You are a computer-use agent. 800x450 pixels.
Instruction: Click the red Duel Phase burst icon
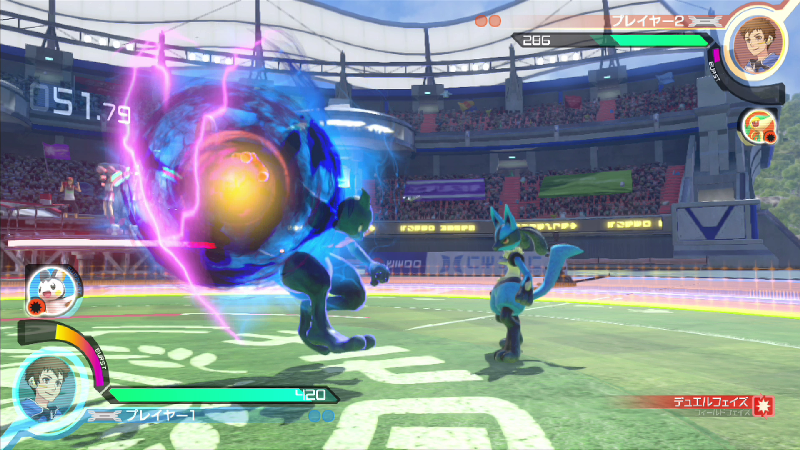coord(763,407)
